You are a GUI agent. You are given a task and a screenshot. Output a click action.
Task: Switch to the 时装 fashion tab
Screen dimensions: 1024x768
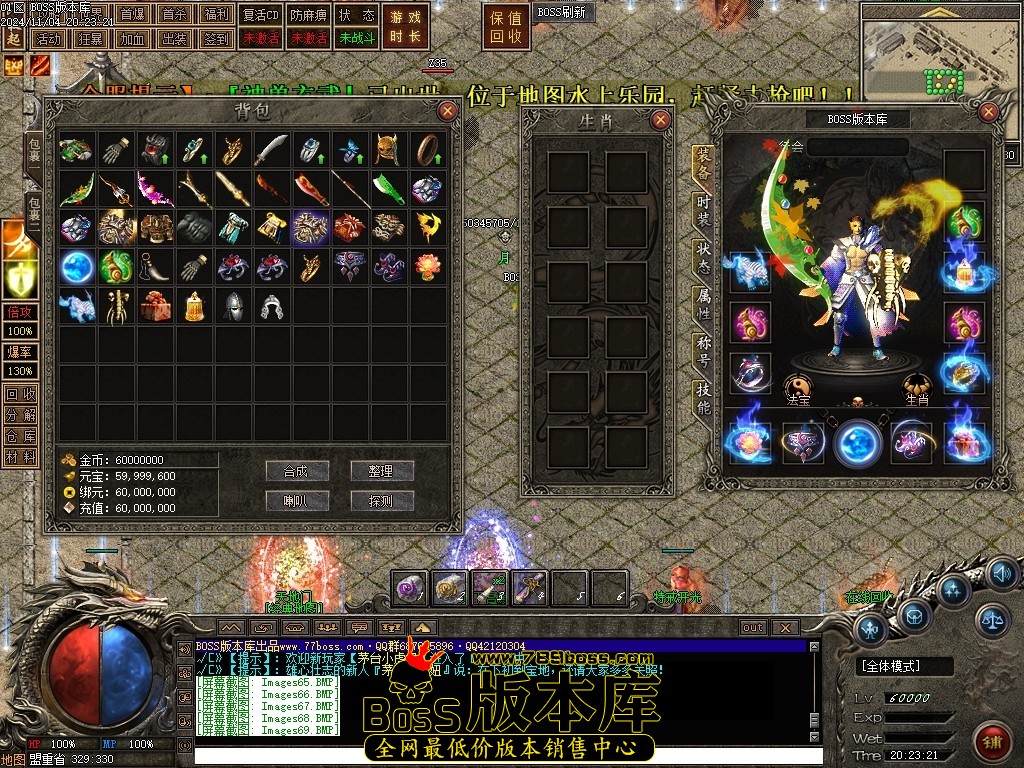point(704,212)
